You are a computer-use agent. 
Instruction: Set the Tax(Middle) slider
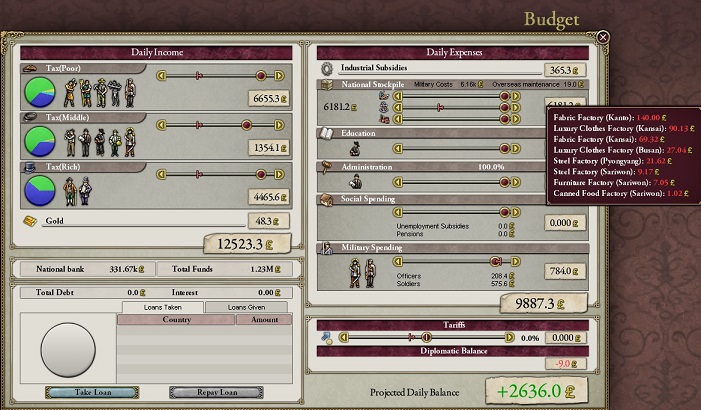[262, 125]
